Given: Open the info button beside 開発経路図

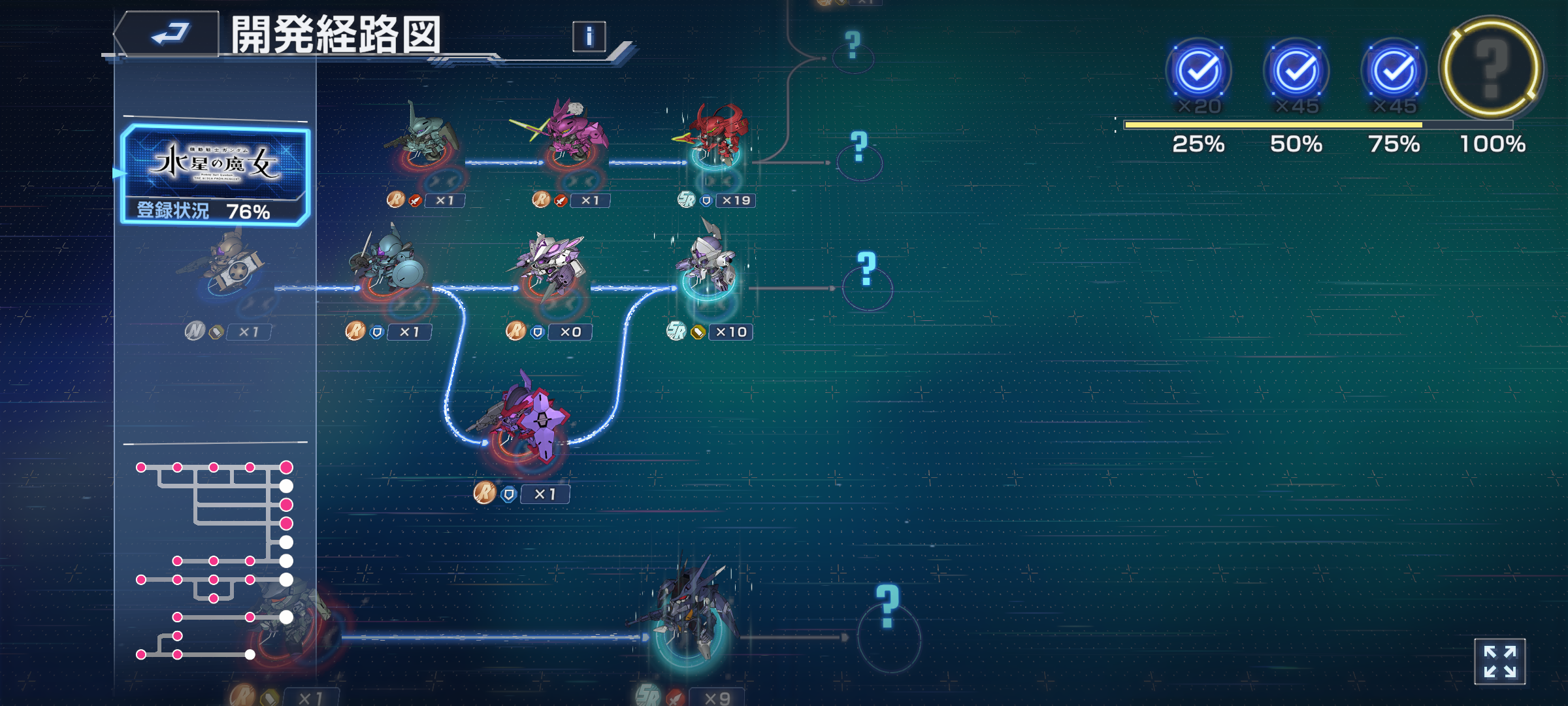Looking at the screenshot, I should (589, 37).
